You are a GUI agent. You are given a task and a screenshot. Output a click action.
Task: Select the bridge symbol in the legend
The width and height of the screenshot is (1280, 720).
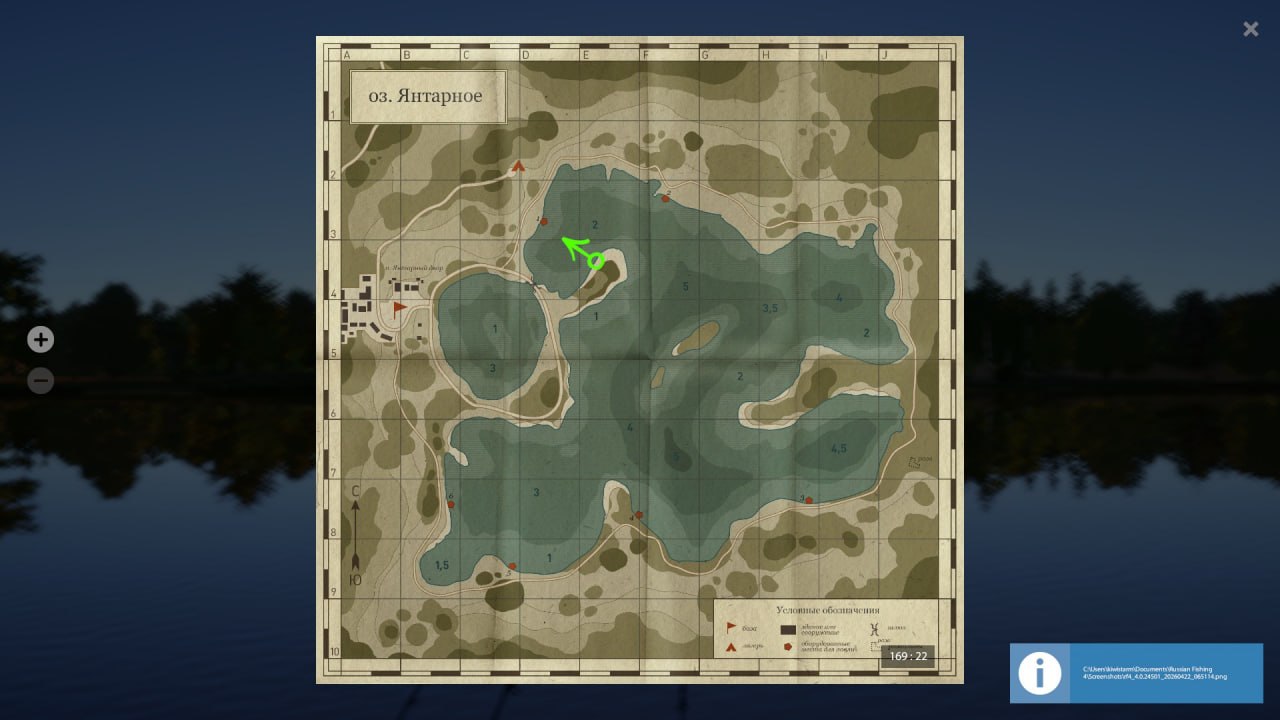tap(876, 630)
